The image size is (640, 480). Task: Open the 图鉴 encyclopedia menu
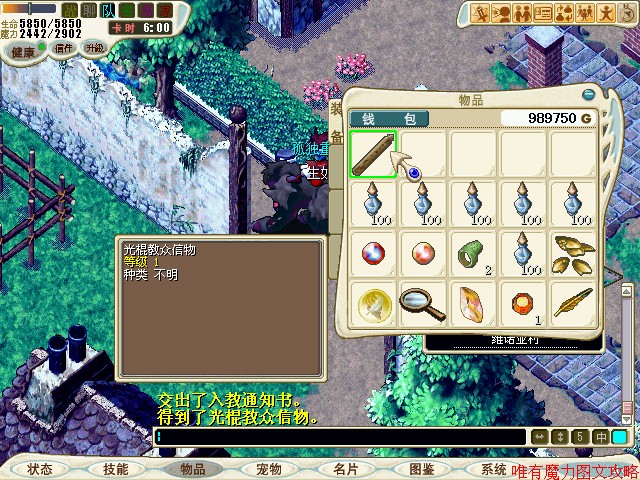[x=421, y=468]
